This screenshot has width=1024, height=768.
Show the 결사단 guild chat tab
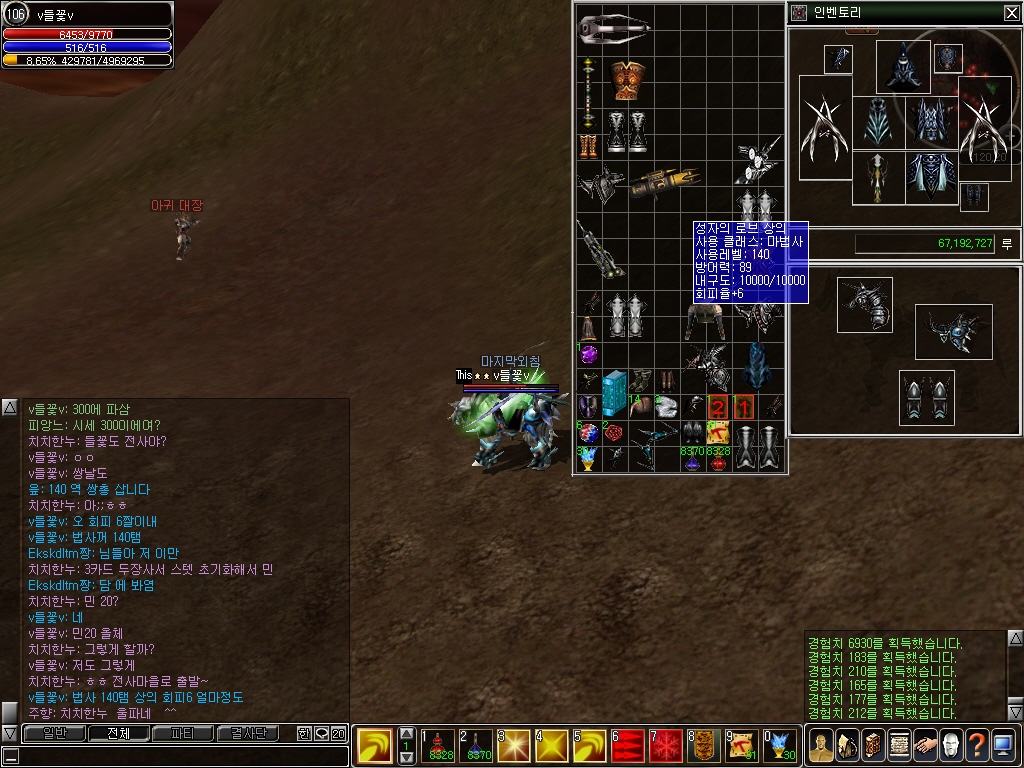pyautogui.click(x=248, y=733)
